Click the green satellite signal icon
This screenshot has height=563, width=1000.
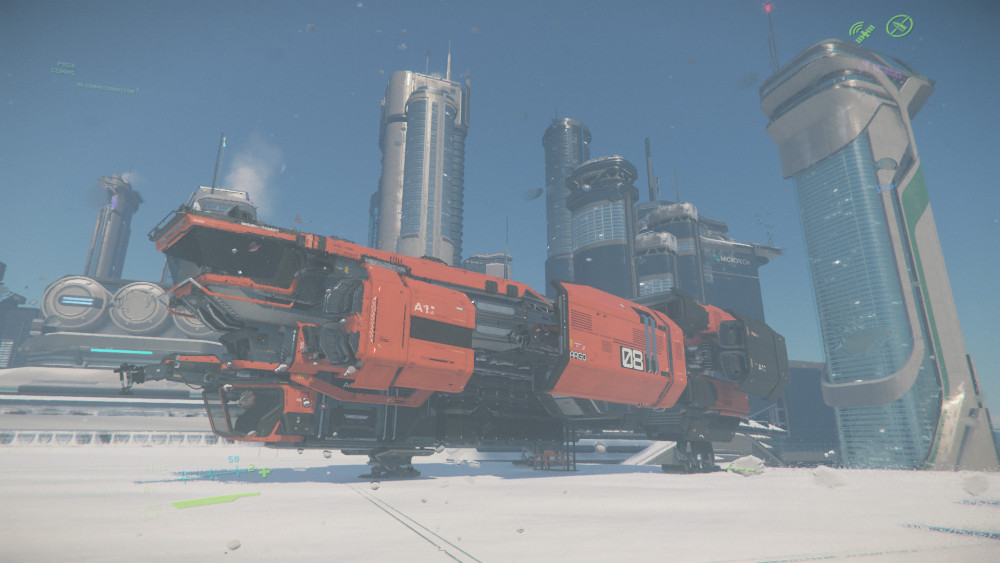click(862, 31)
